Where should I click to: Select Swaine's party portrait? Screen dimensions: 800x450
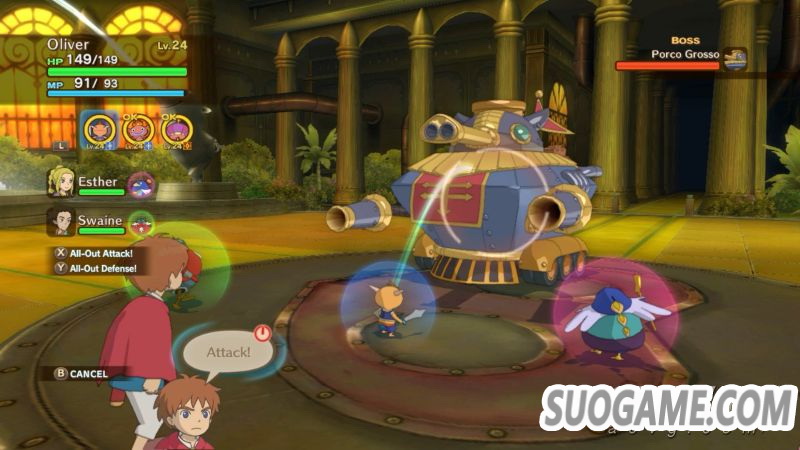[62, 221]
